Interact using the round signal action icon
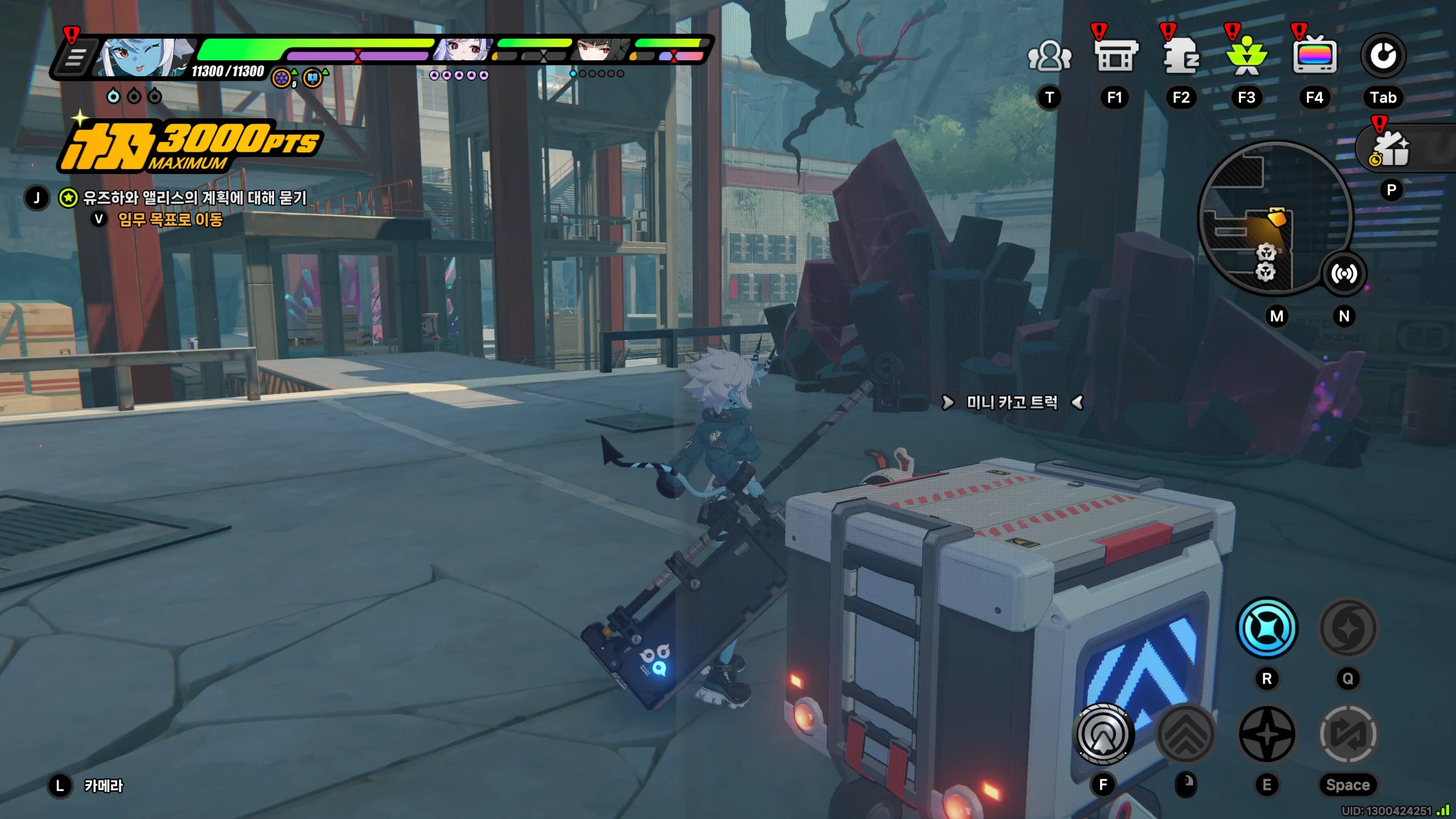The width and height of the screenshot is (1456, 819). point(1103,734)
